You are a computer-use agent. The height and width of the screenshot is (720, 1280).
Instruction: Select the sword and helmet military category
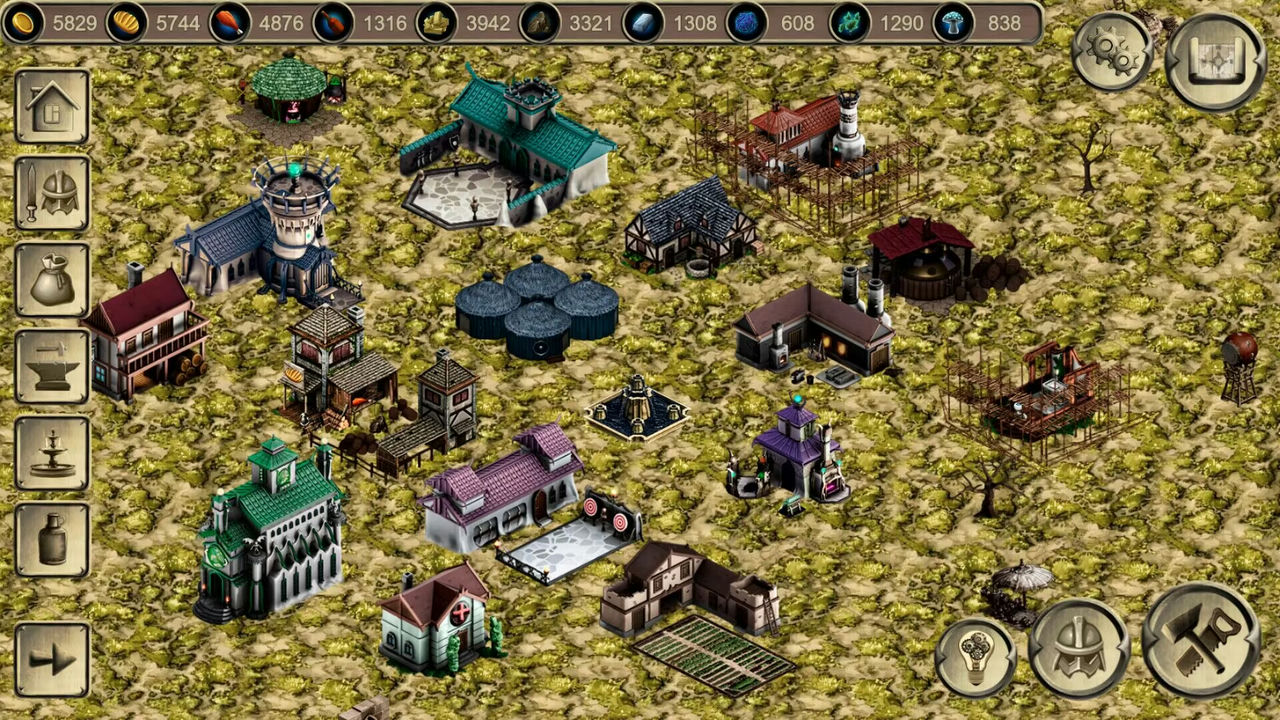click(52, 193)
